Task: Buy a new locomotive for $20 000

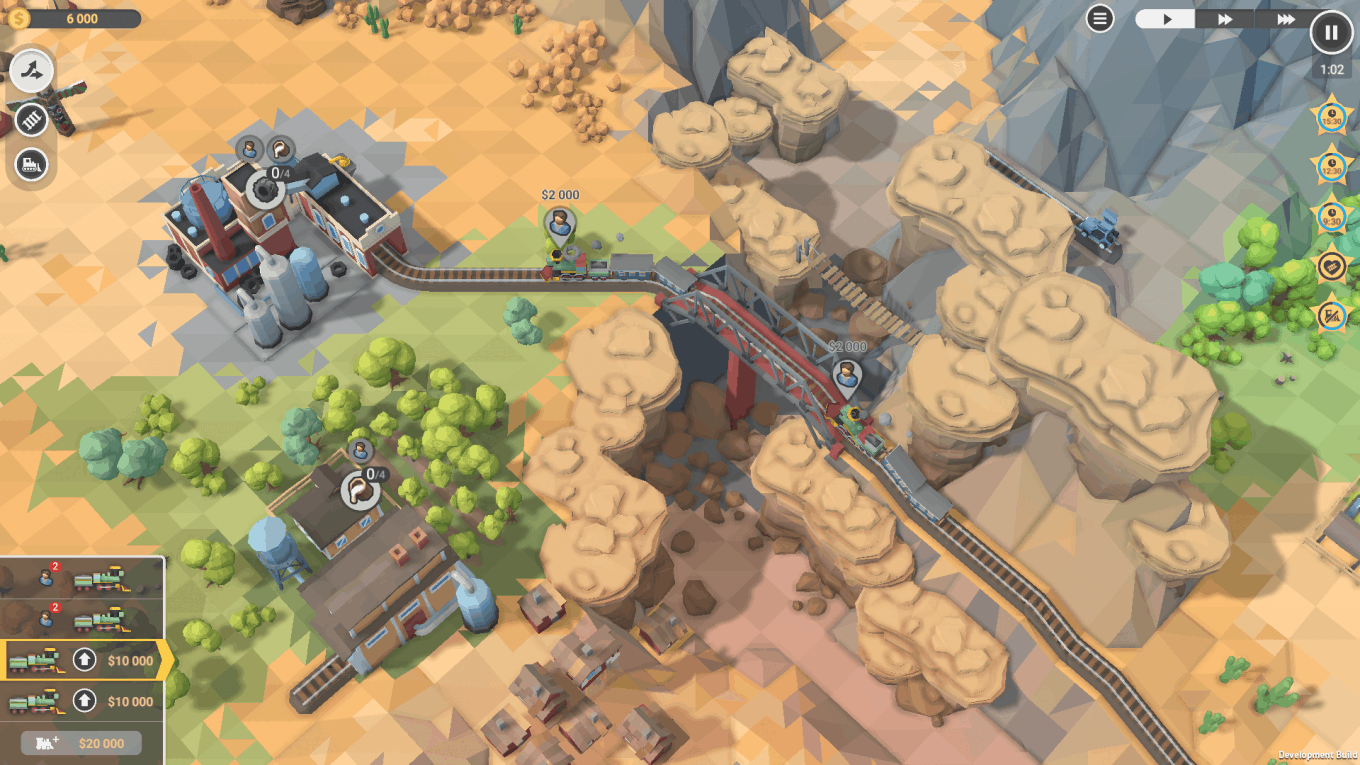Action: (82, 743)
